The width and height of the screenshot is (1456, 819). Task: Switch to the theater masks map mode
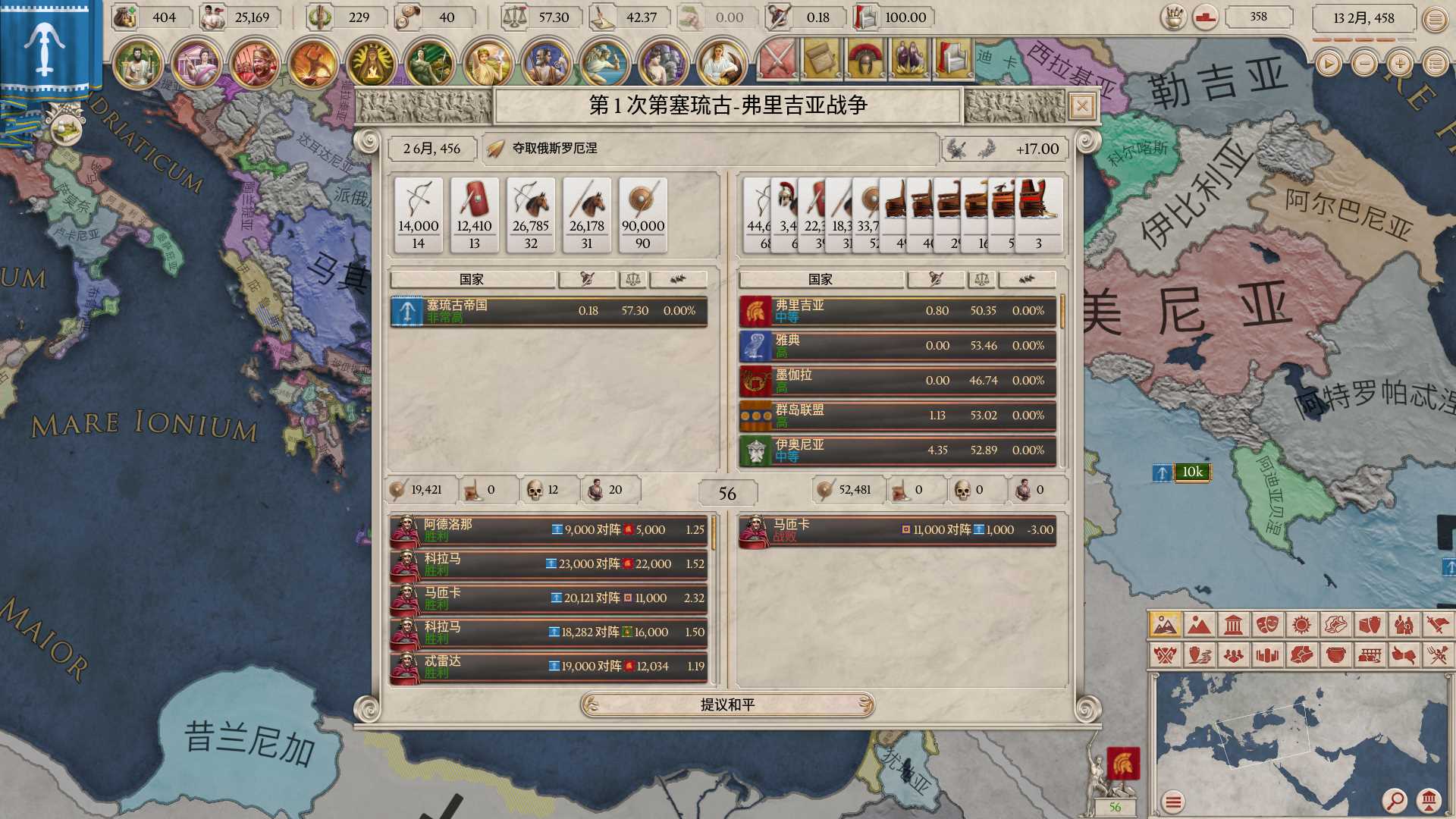pos(1267,625)
